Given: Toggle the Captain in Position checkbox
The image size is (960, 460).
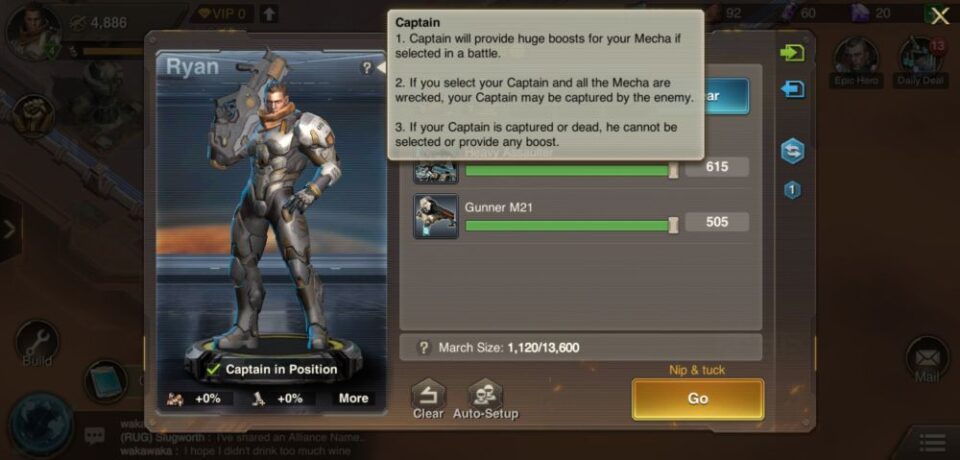Looking at the screenshot, I should coord(214,370).
